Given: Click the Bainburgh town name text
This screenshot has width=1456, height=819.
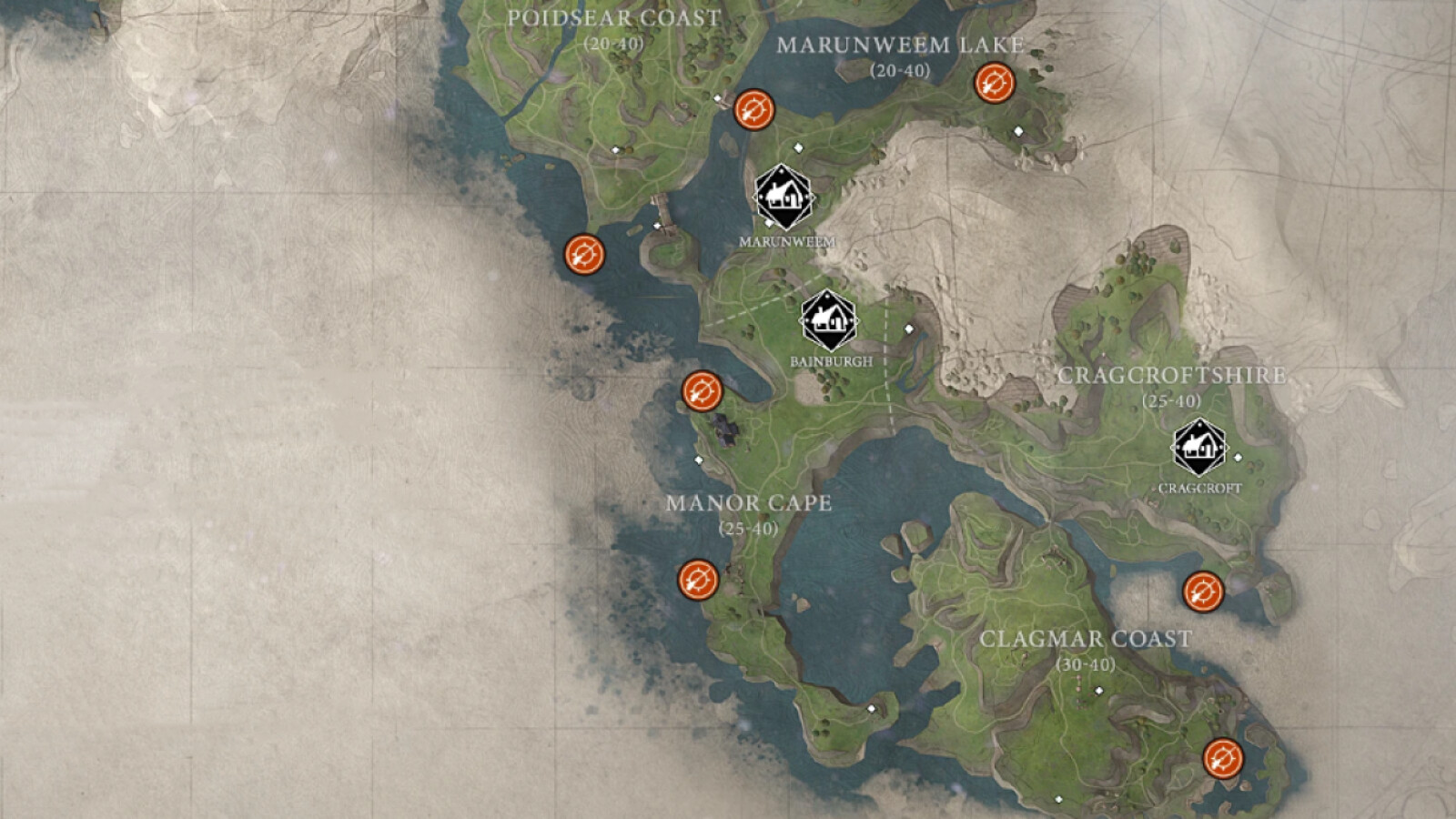Looking at the screenshot, I should [x=830, y=360].
